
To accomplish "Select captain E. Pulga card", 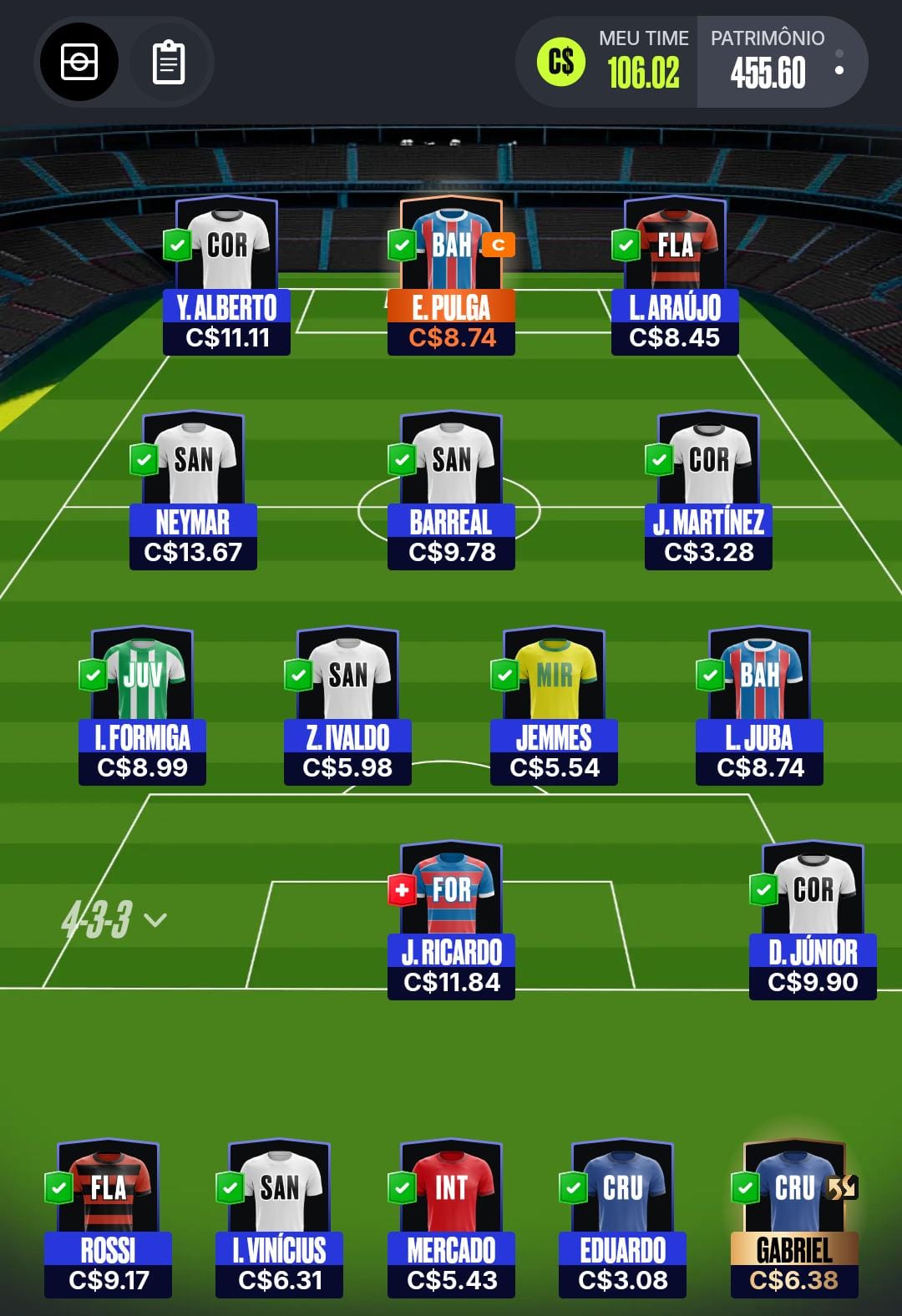I will tap(451, 277).
